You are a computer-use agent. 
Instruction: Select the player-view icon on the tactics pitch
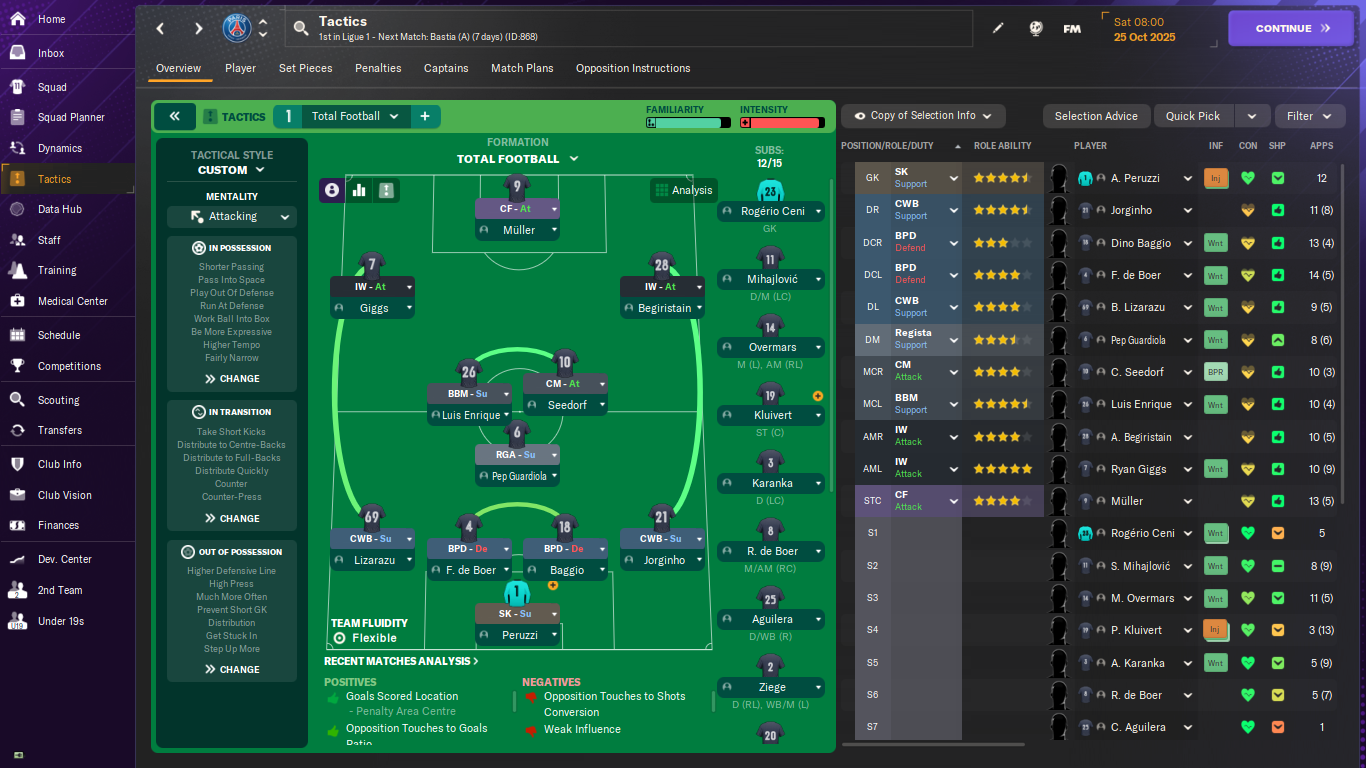coord(332,190)
